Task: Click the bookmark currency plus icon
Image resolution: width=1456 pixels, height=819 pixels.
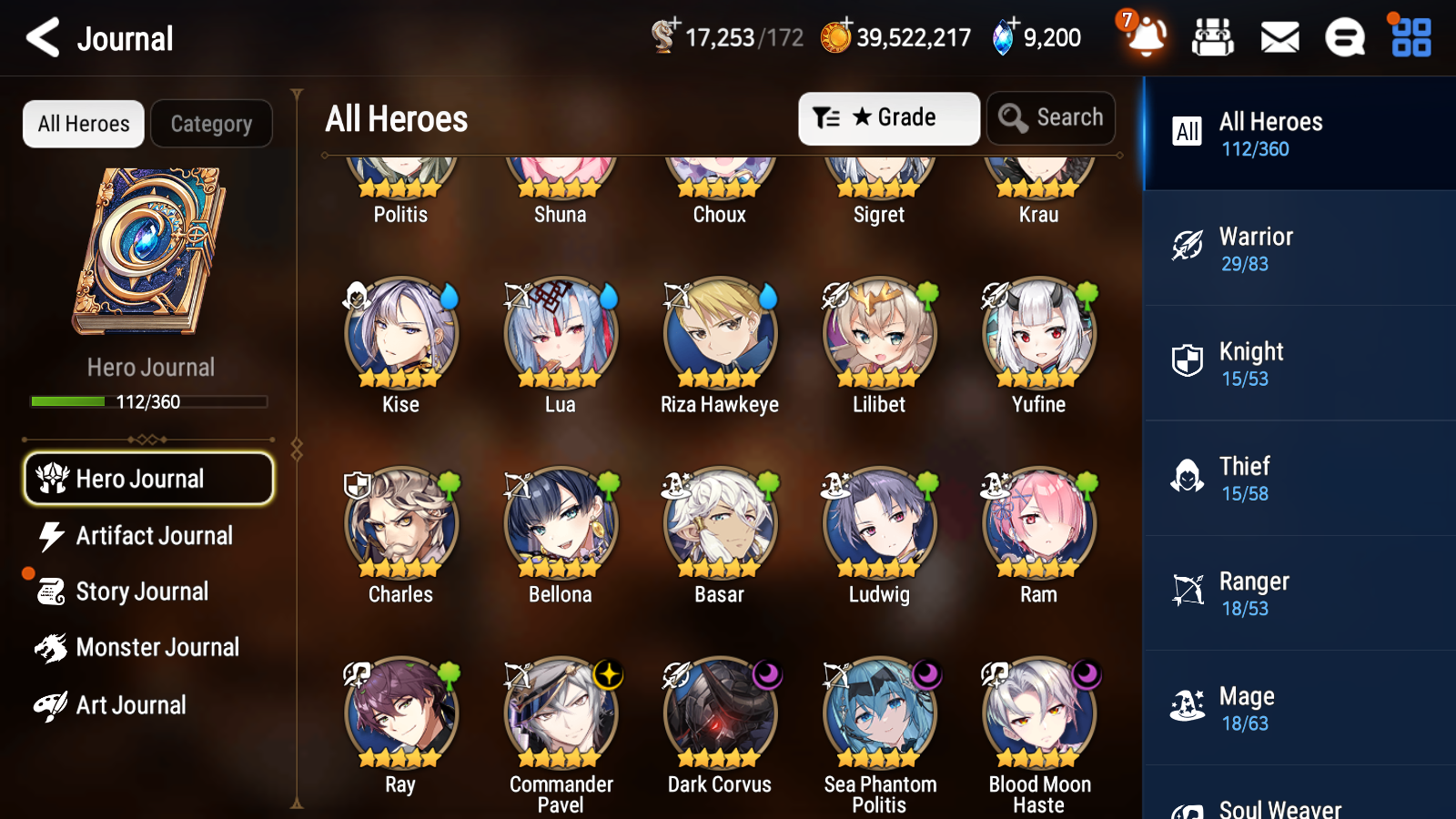Action: pyautogui.click(x=674, y=25)
